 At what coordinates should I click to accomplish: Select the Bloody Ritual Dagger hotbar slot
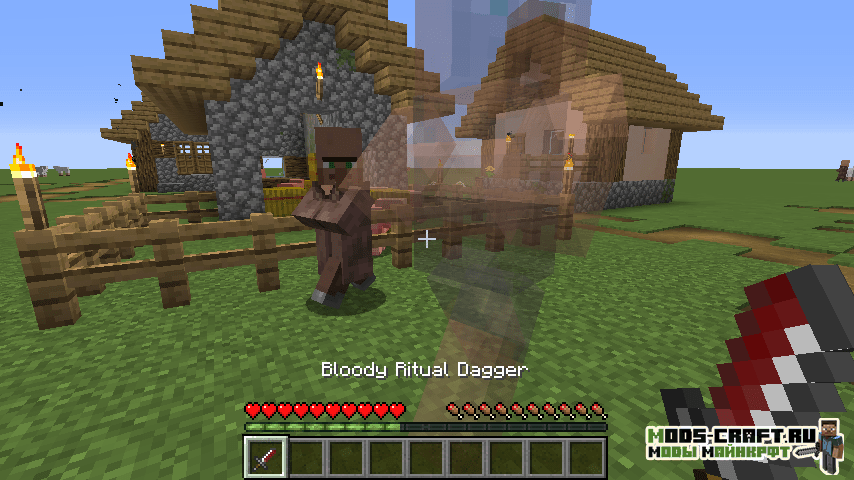pyautogui.click(x=267, y=458)
